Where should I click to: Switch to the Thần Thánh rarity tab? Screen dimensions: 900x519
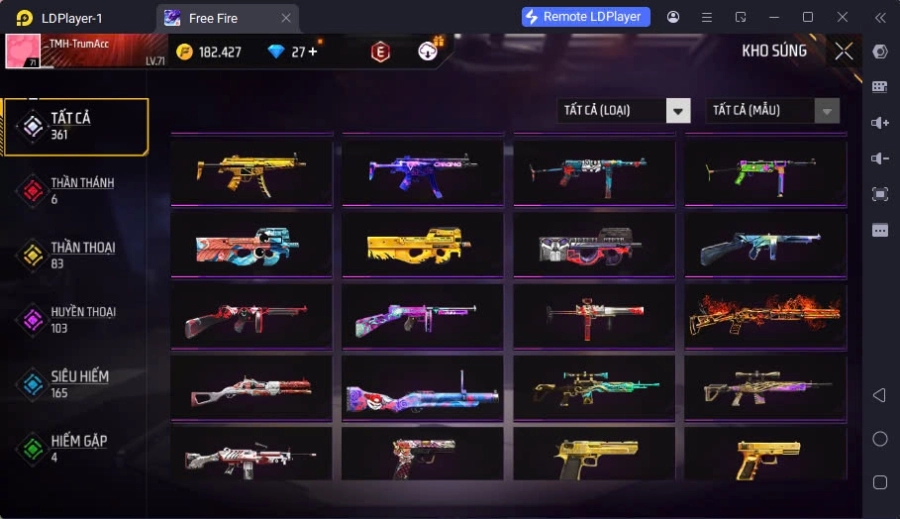(x=75, y=190)
